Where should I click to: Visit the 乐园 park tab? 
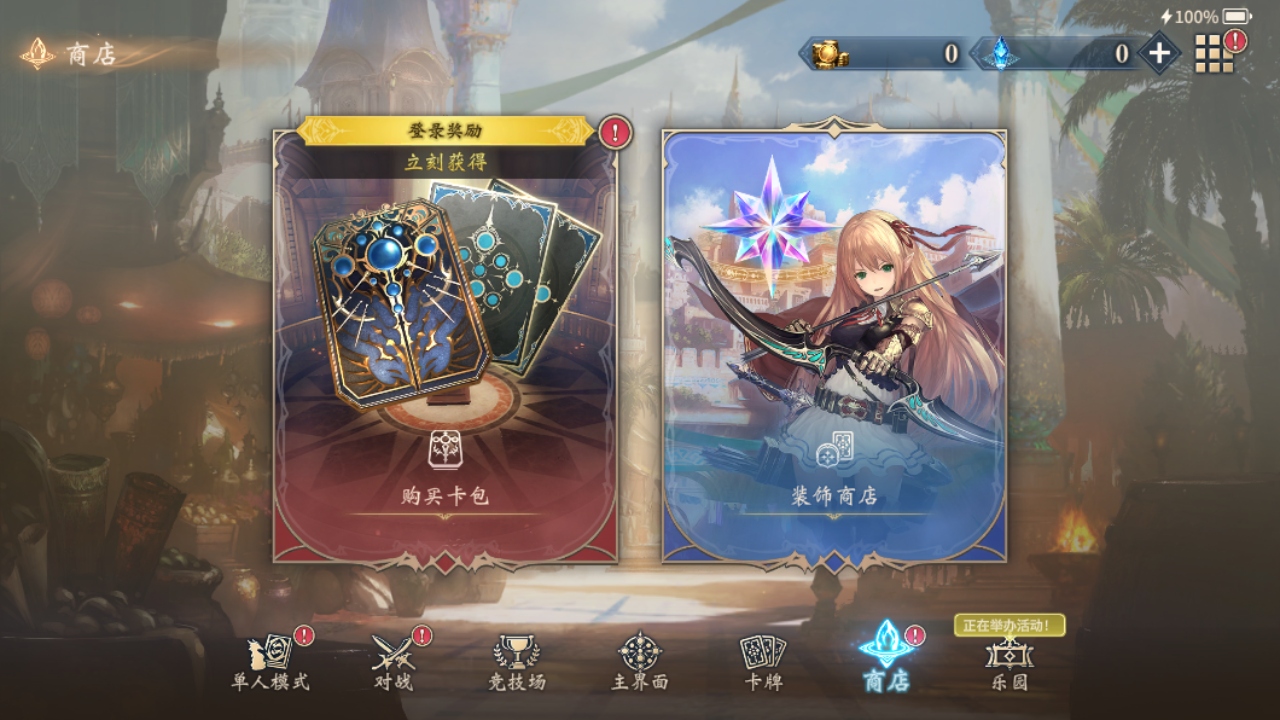click(1008, 662)
